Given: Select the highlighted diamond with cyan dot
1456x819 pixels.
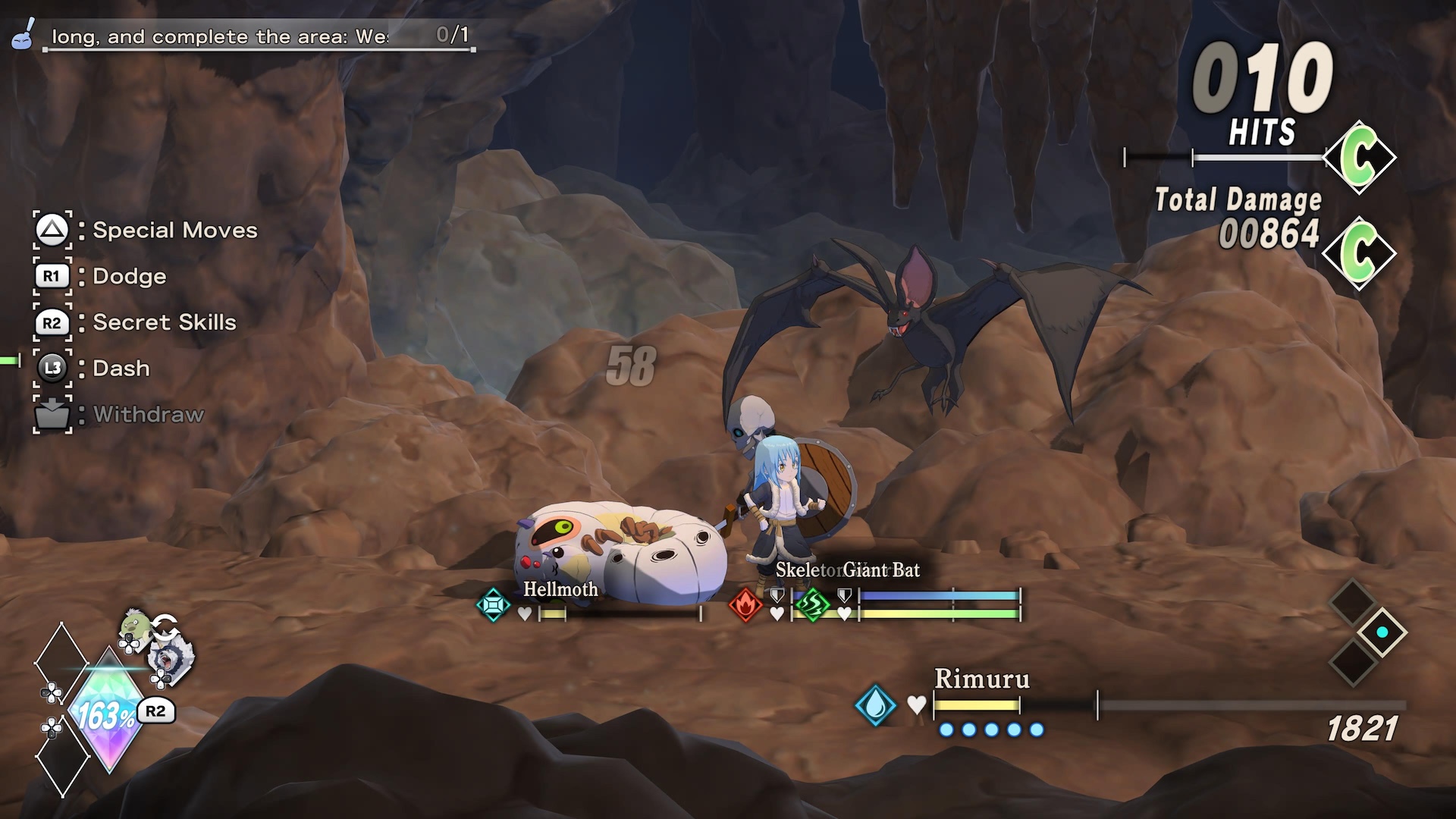Looking at the screenshot, I should click(x=1382, y=632).
